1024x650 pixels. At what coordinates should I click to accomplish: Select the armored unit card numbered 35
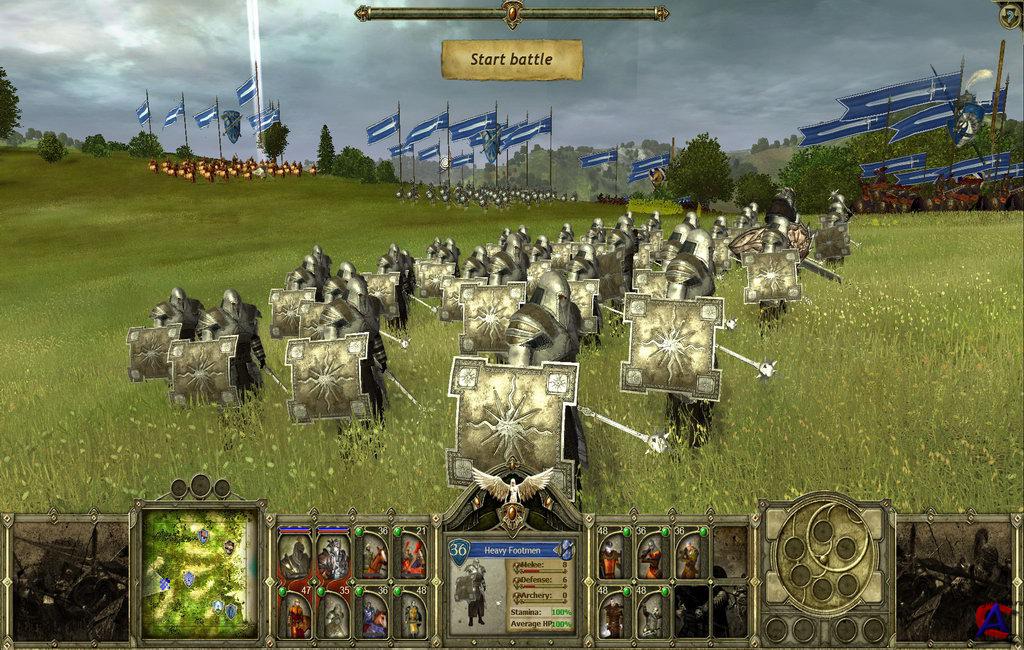334,615
